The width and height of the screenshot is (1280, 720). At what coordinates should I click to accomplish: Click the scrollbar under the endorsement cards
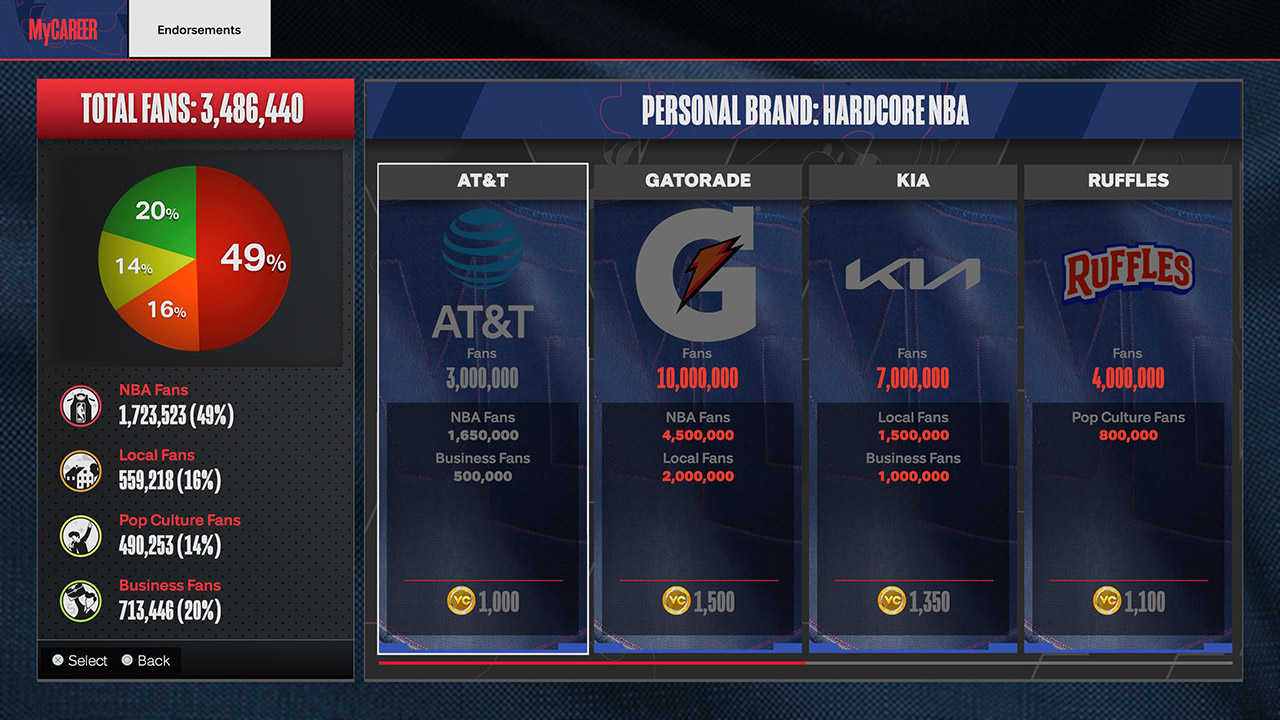(x=595, y=662)
